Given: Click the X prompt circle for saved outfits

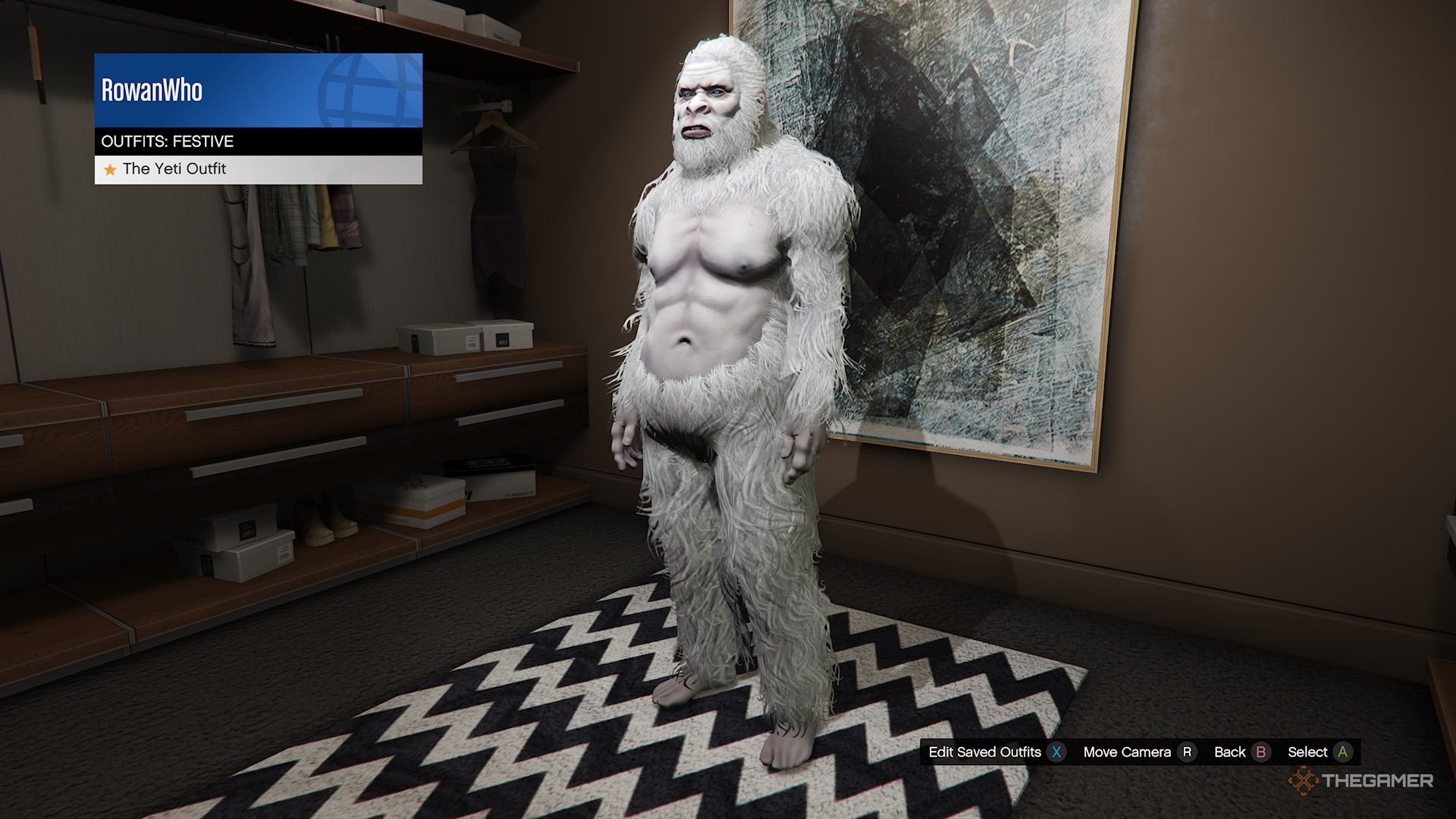Looking at the screenshot, I should pyautogui.click(x=1056, y=752).
